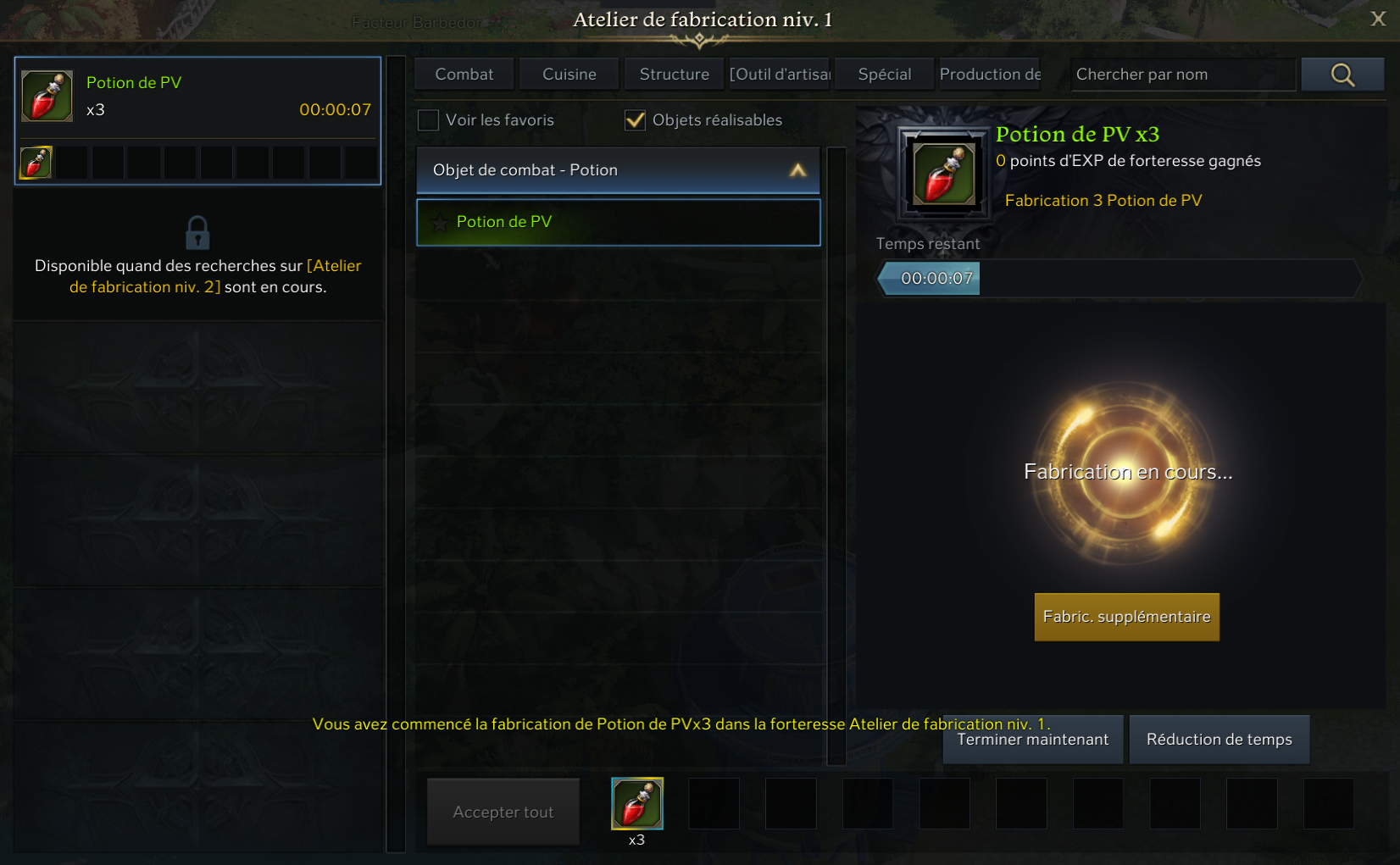Screen dimensions: 1400x865
Task: Click the magnifying glass search button
Action: coord(1342,75)
